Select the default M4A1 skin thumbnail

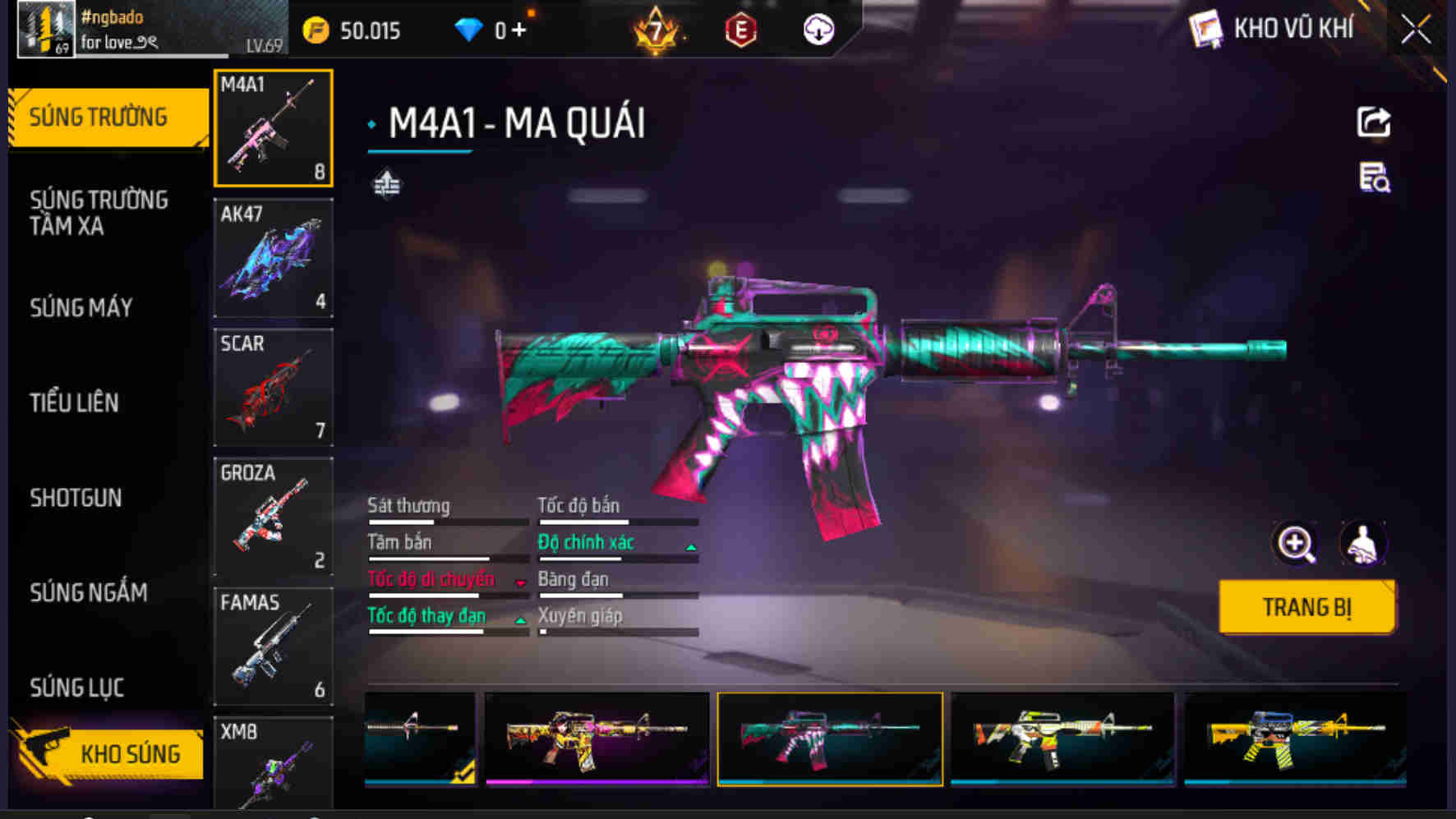[x=420, y=738]
